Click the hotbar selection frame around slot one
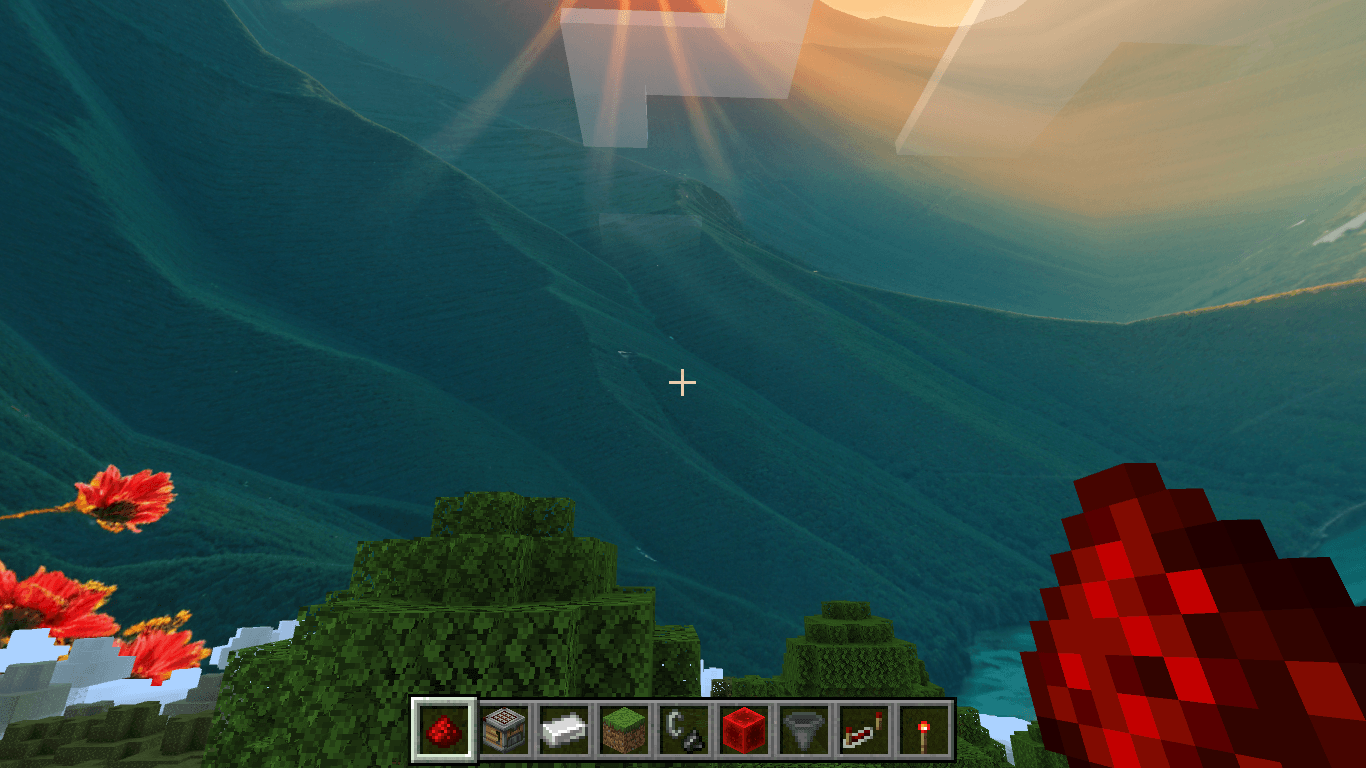Image resolution: width=1366 pixels, height=768 pixels. point(444,729)
